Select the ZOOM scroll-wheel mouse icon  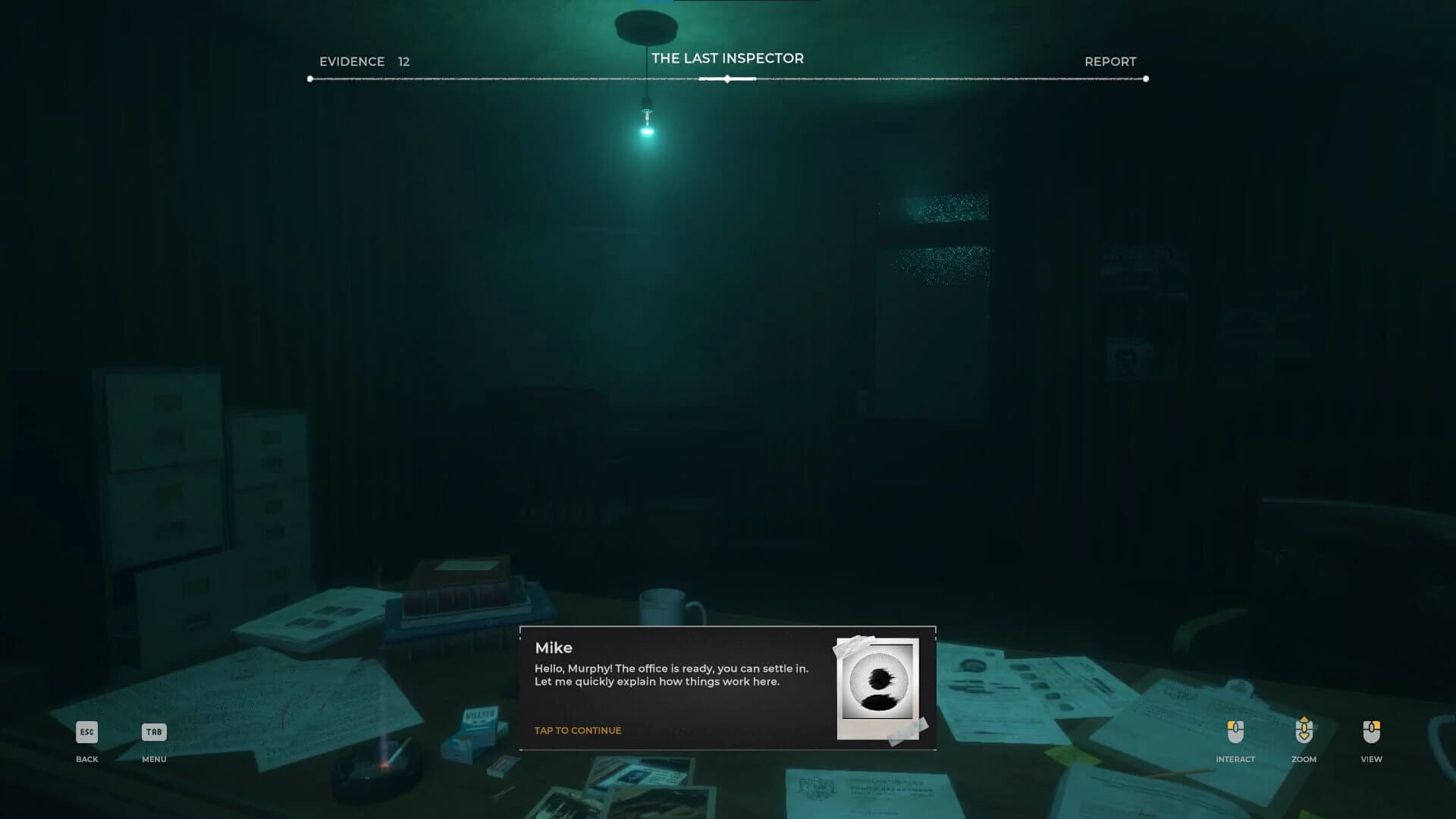(1303, 733)
